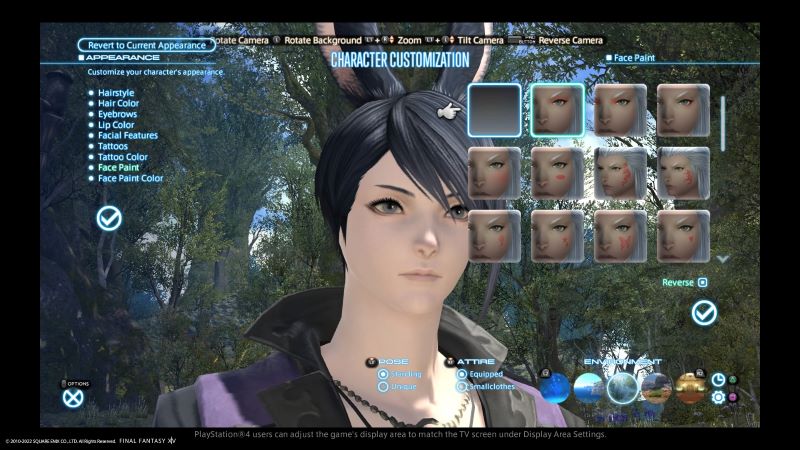Screen dimensions: 800x450
Task: Click Revert to Current Appearance button
Action: [x=146, y=45]
